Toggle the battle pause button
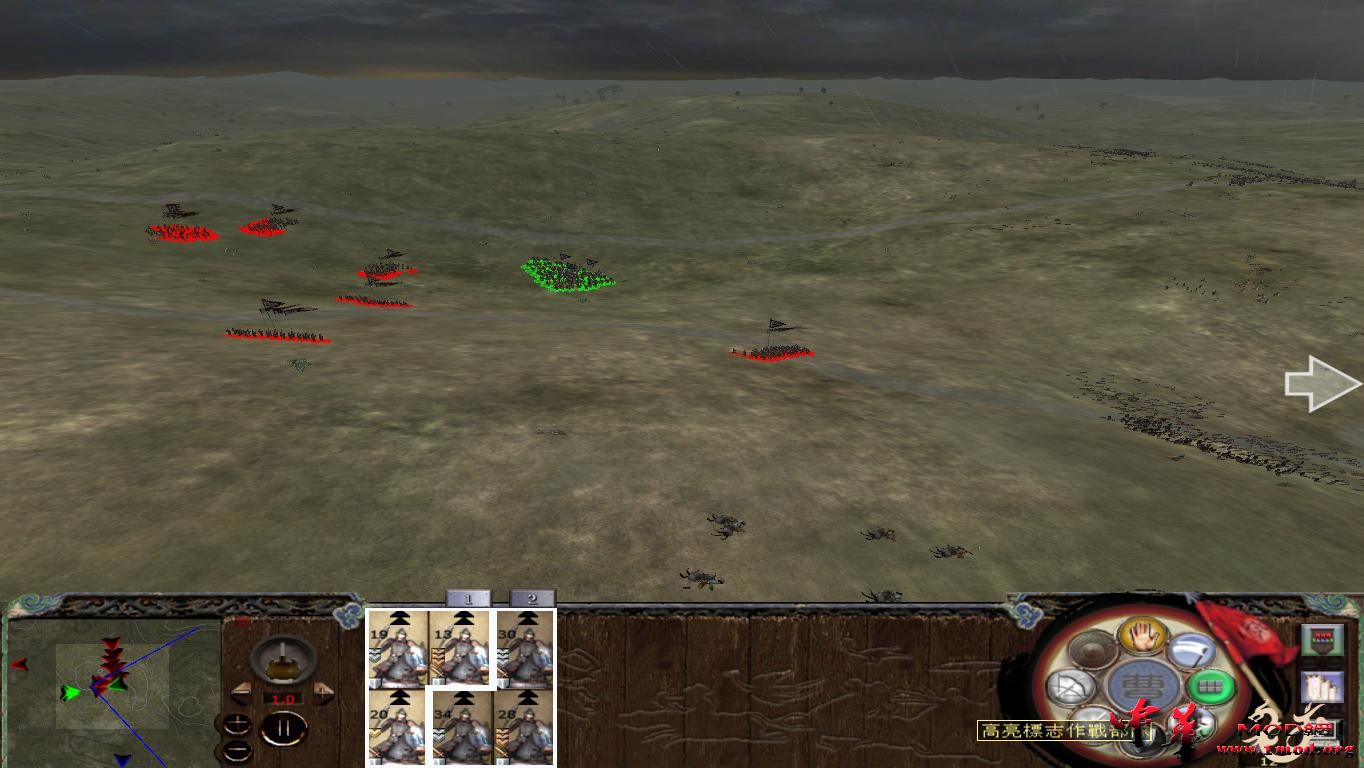Image resolution: width=1364 pixels, height=768 pixels. [282, 726]
